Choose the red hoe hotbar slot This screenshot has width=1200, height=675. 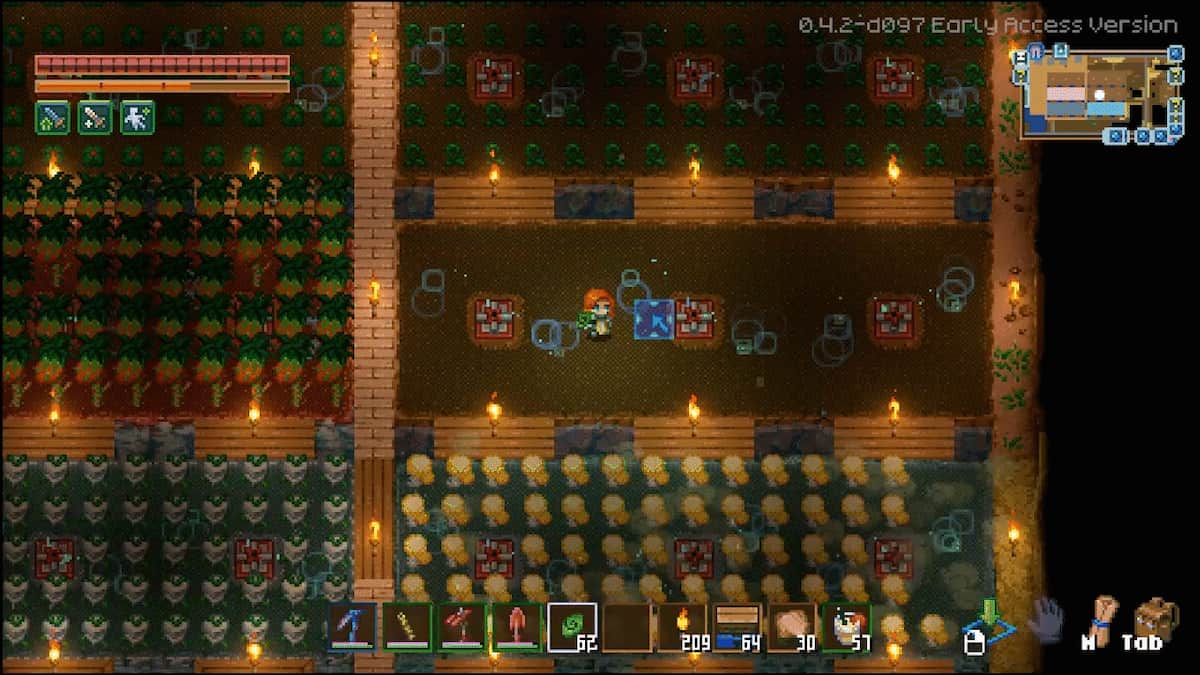click(x=461, y=627)
